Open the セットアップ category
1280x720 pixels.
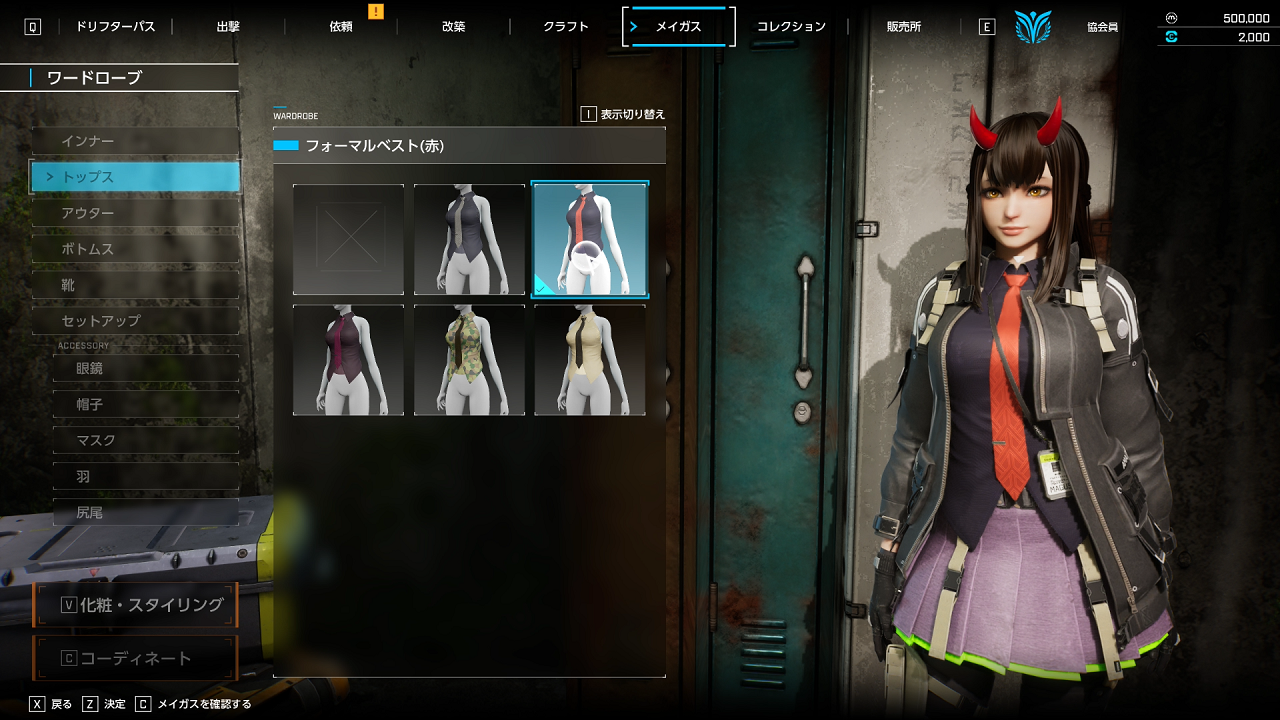pos(135,321)
